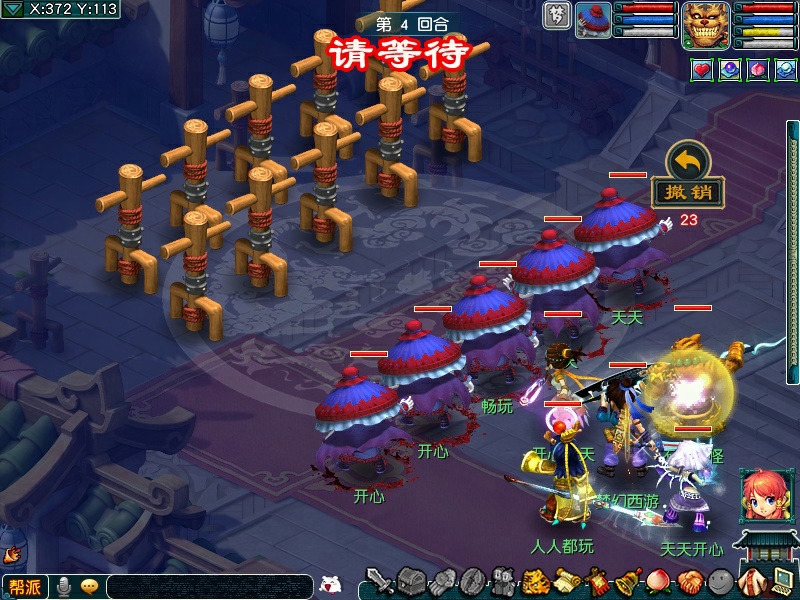The width and height of the screenshot is (800, 600).
Task: Click the golden tiger face toolbar icon
Action: [535, 581]
